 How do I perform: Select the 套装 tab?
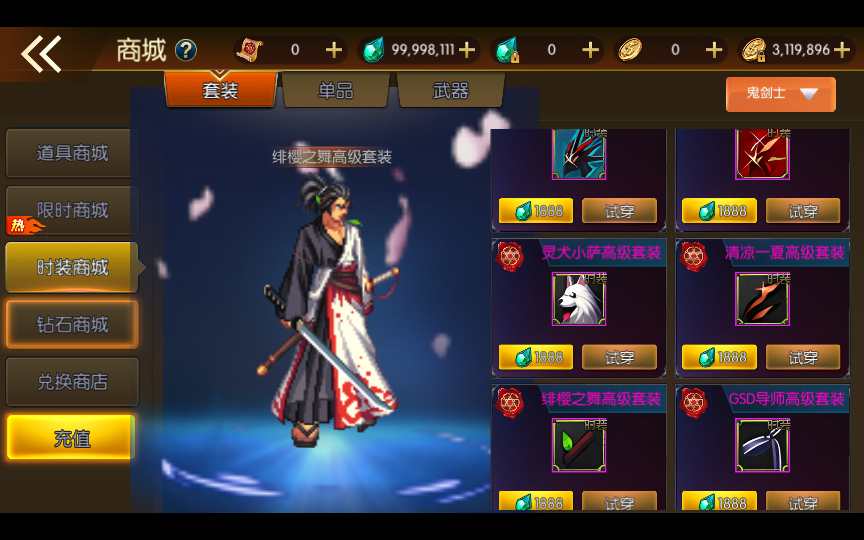pyautogui.click(x=220, y=91)
